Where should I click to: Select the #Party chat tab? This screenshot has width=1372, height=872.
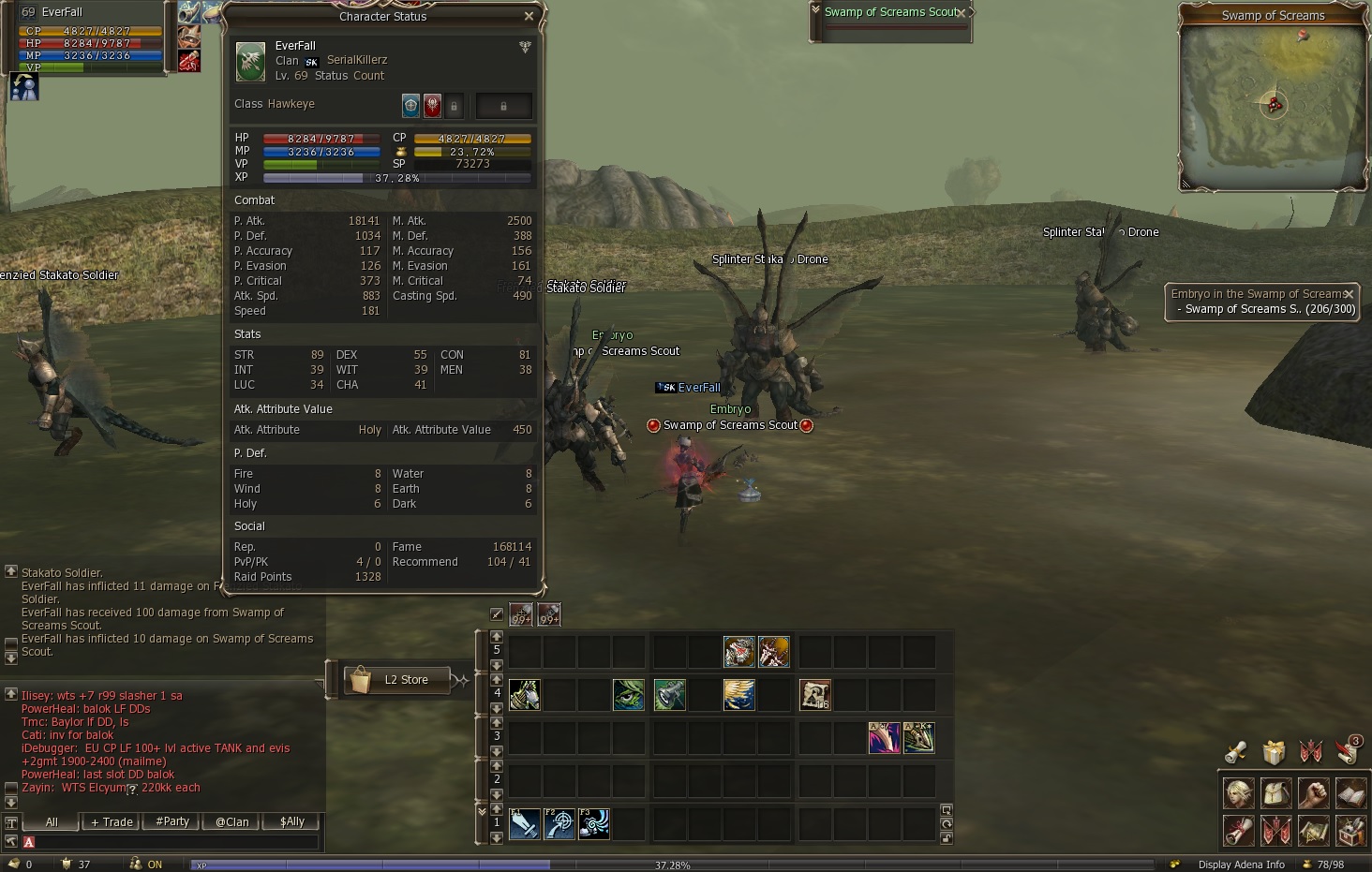172,821
